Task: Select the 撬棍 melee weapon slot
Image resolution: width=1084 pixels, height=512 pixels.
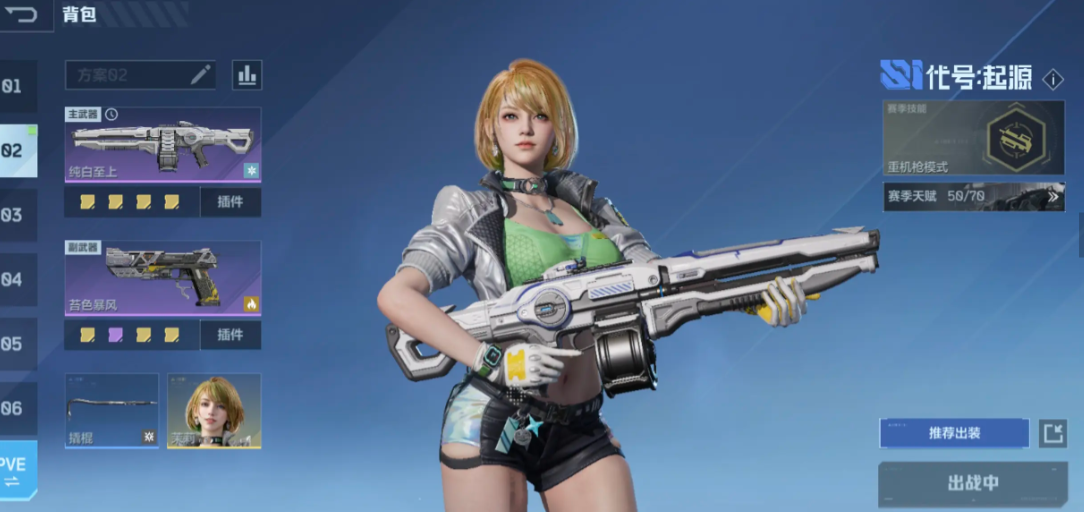Action: pyautogui.click(x=112, y=410)
